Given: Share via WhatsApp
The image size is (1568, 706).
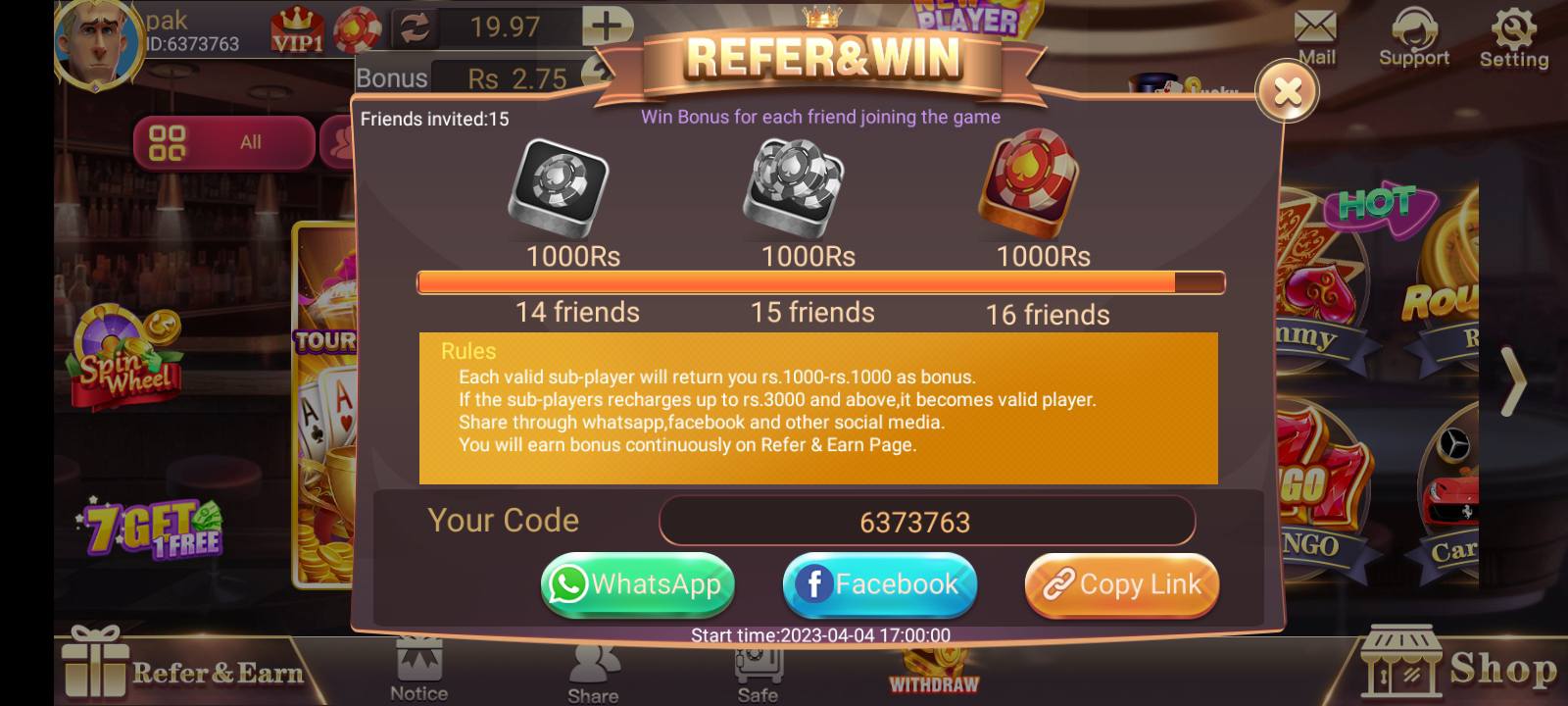Looking at the screenshot, I should pyautogui.click(x=638, y=584).
